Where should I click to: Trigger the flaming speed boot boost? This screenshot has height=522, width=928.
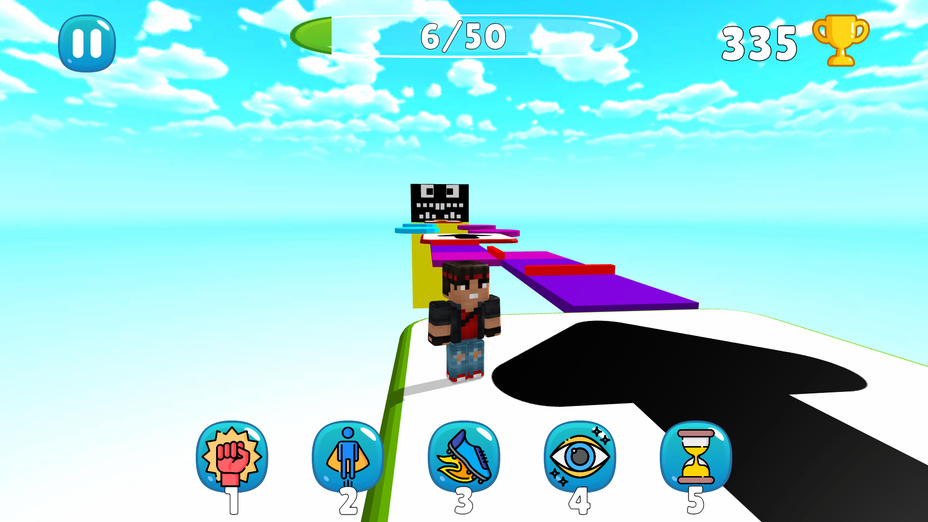click(464, 456)
